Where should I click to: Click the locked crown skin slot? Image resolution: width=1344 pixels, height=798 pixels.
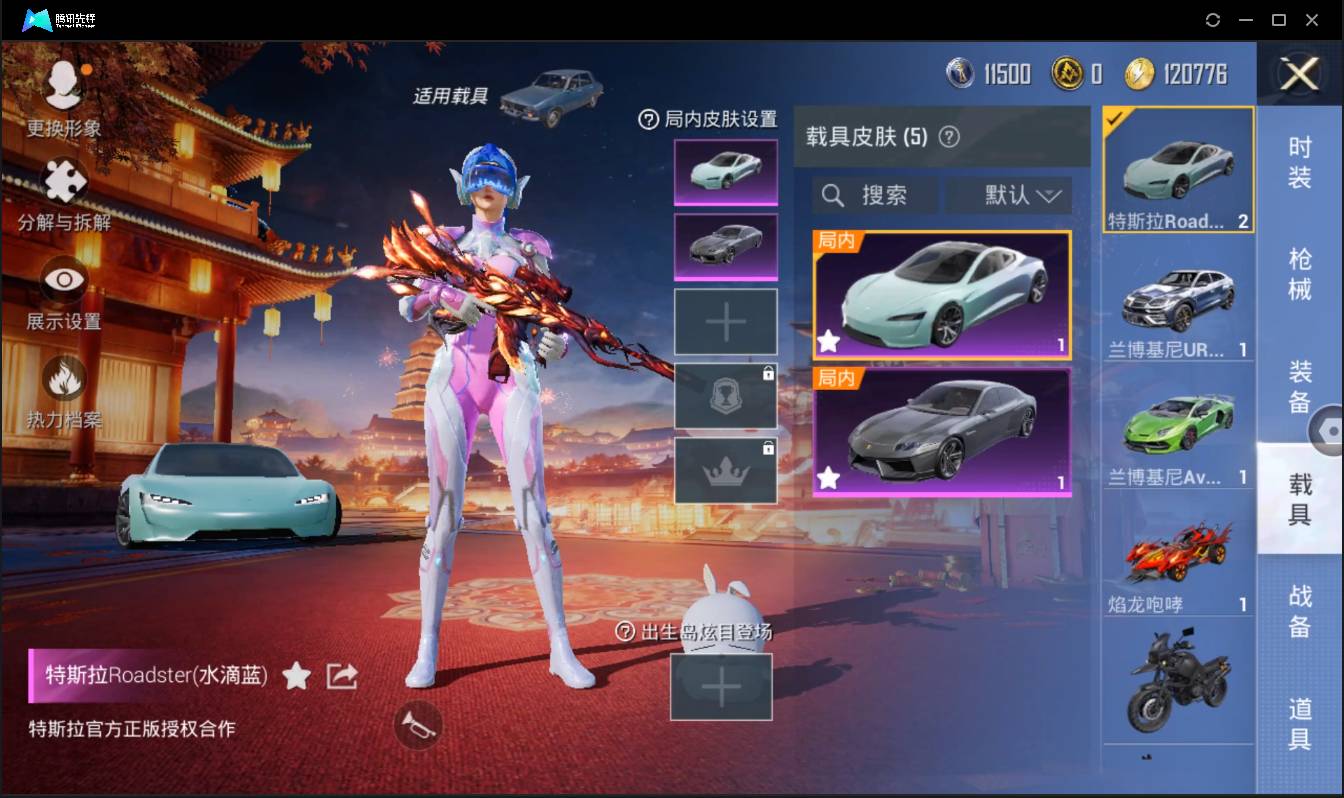725,469
